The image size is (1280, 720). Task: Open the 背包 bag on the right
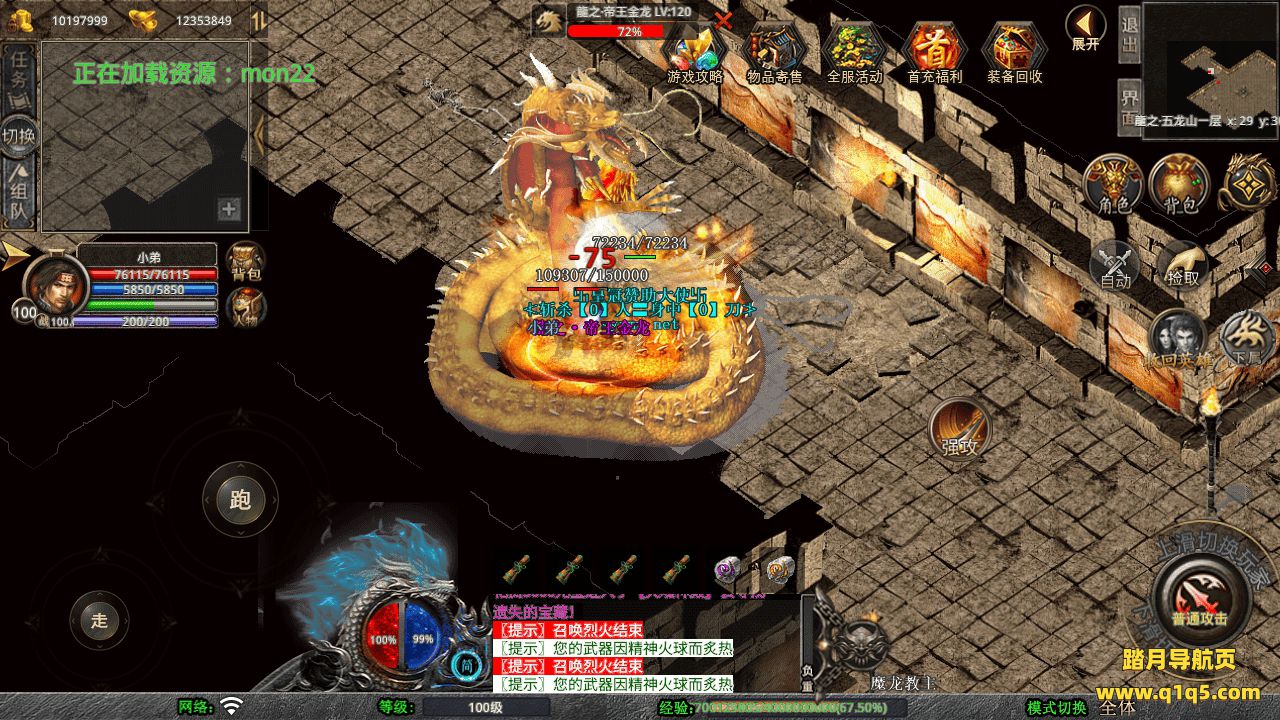coord(1179,185)
